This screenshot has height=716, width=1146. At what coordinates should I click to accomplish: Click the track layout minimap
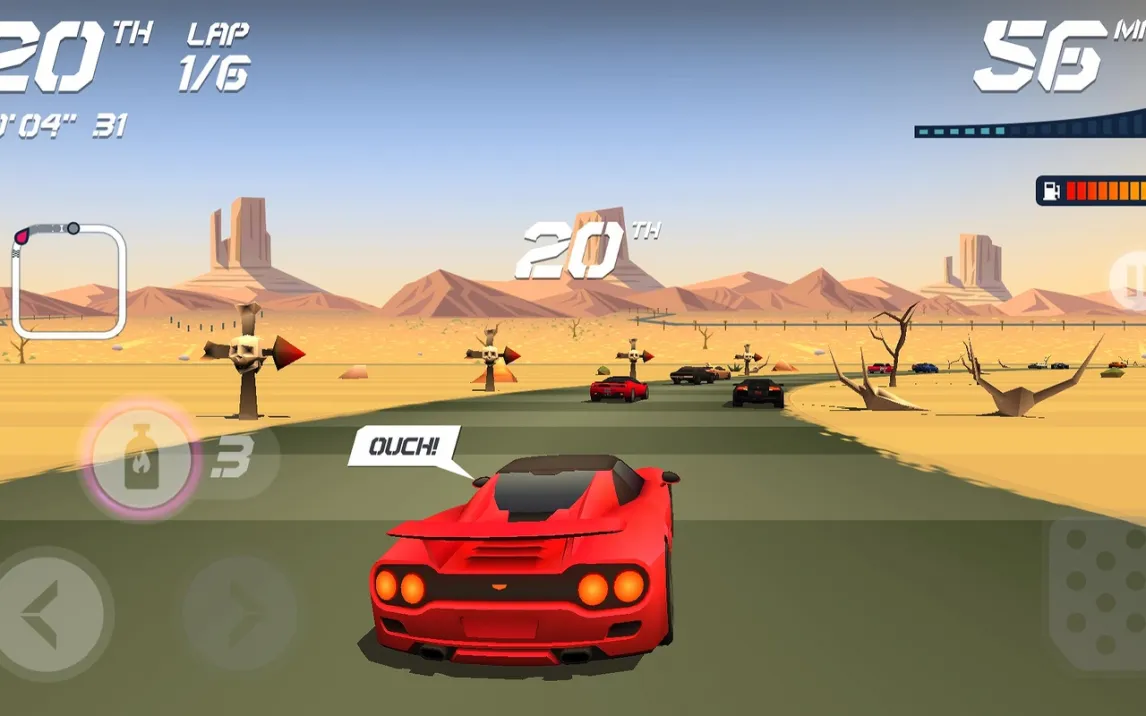(68, 281)
